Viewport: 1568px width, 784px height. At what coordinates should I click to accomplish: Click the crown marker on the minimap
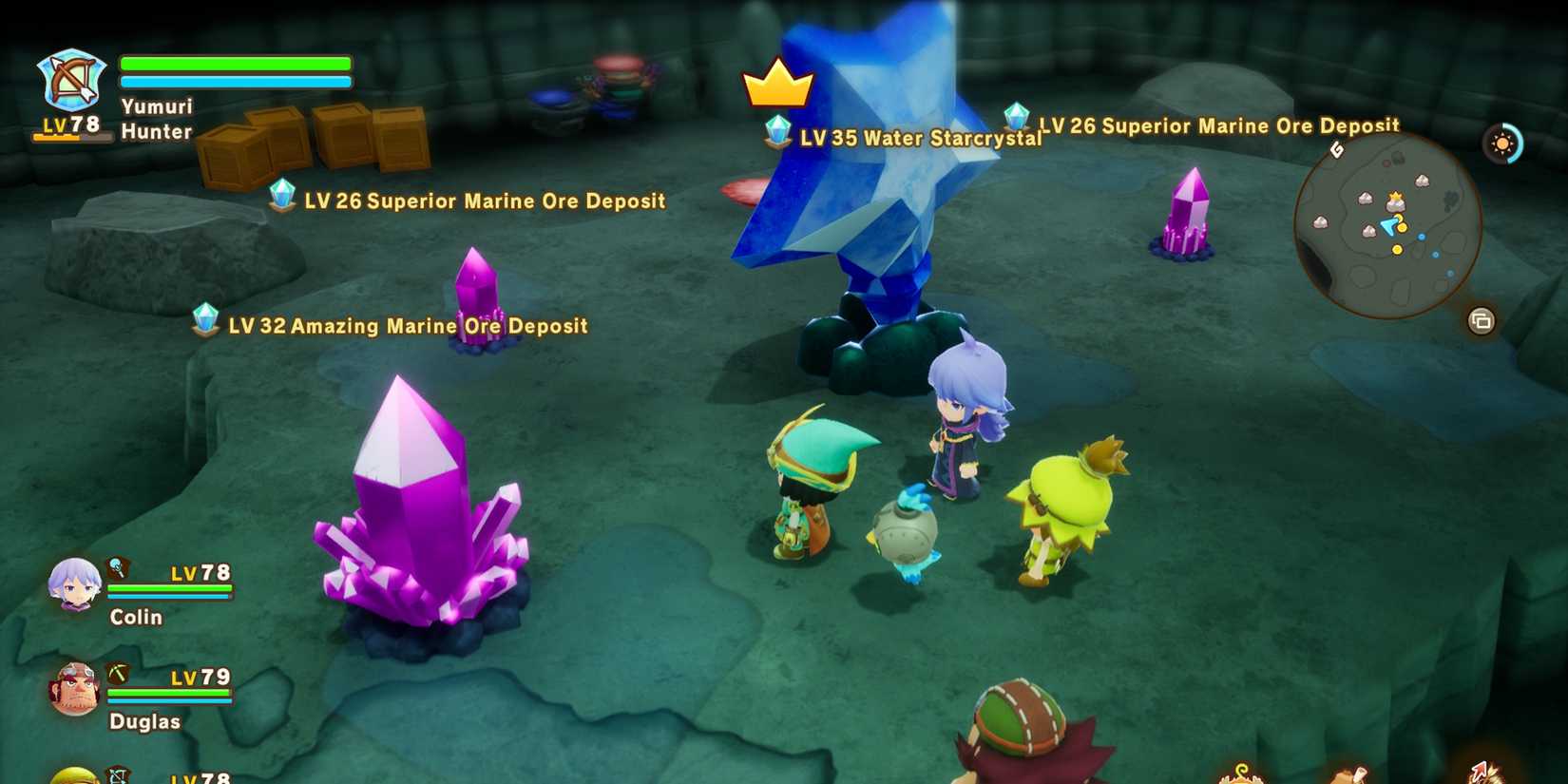point(1395,196)
